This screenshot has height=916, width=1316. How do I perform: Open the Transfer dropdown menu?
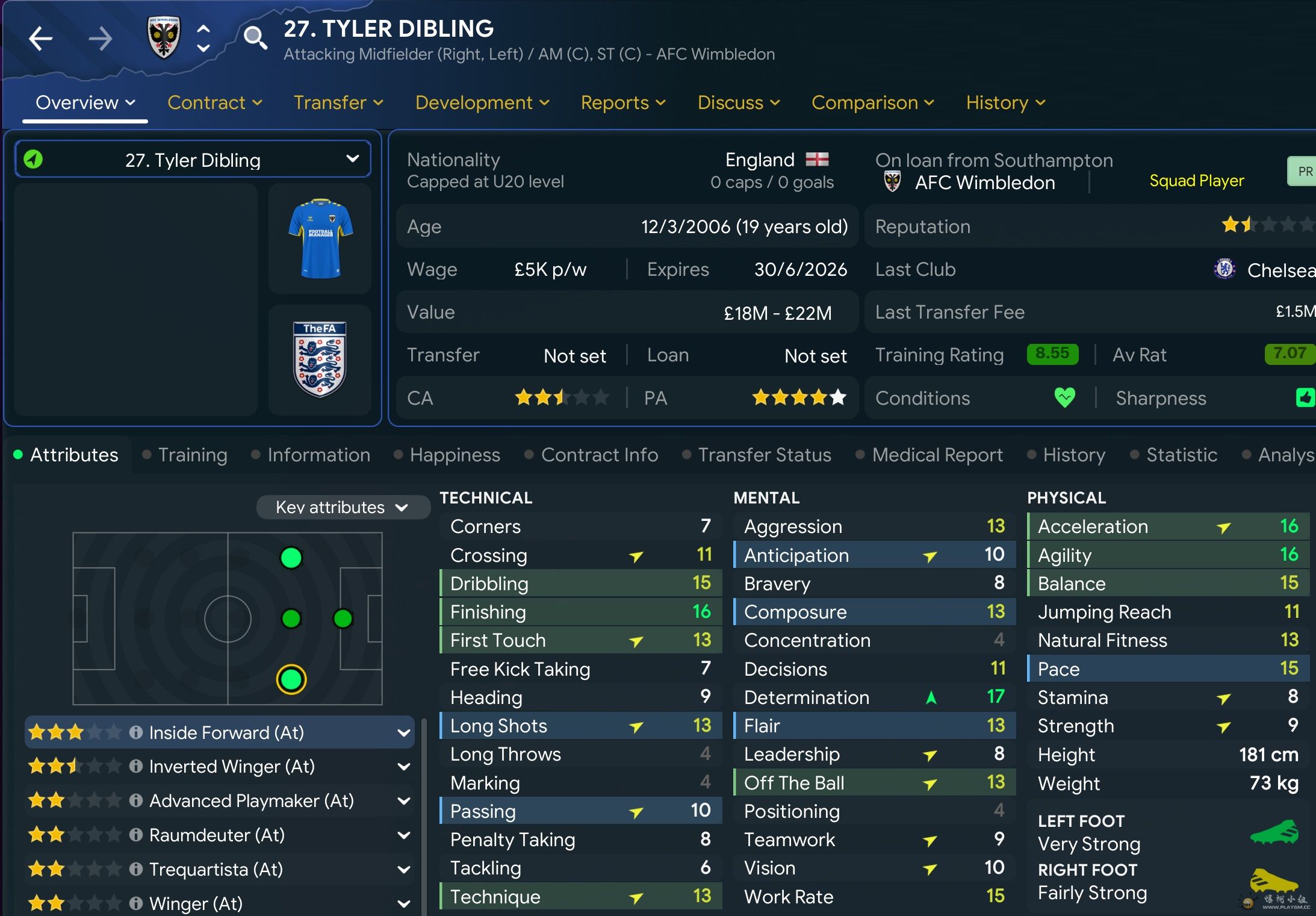coord(338,102)
